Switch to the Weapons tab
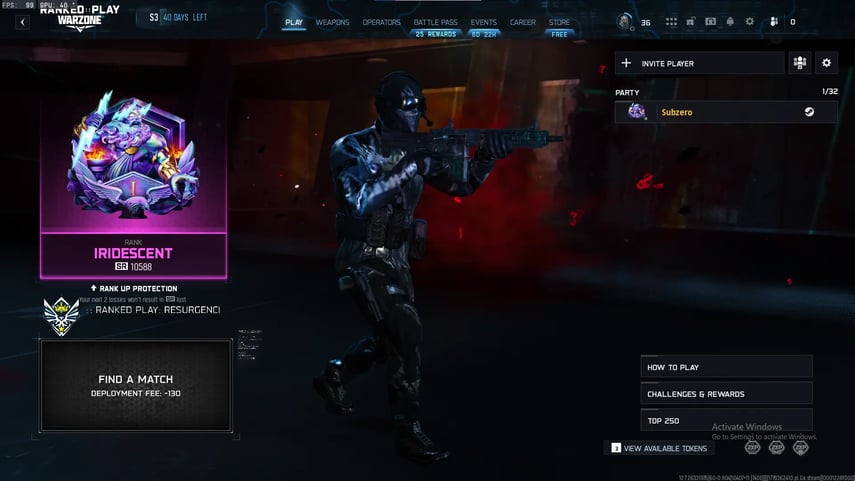Screen dimensions: 855x481 tap(333, 22)
